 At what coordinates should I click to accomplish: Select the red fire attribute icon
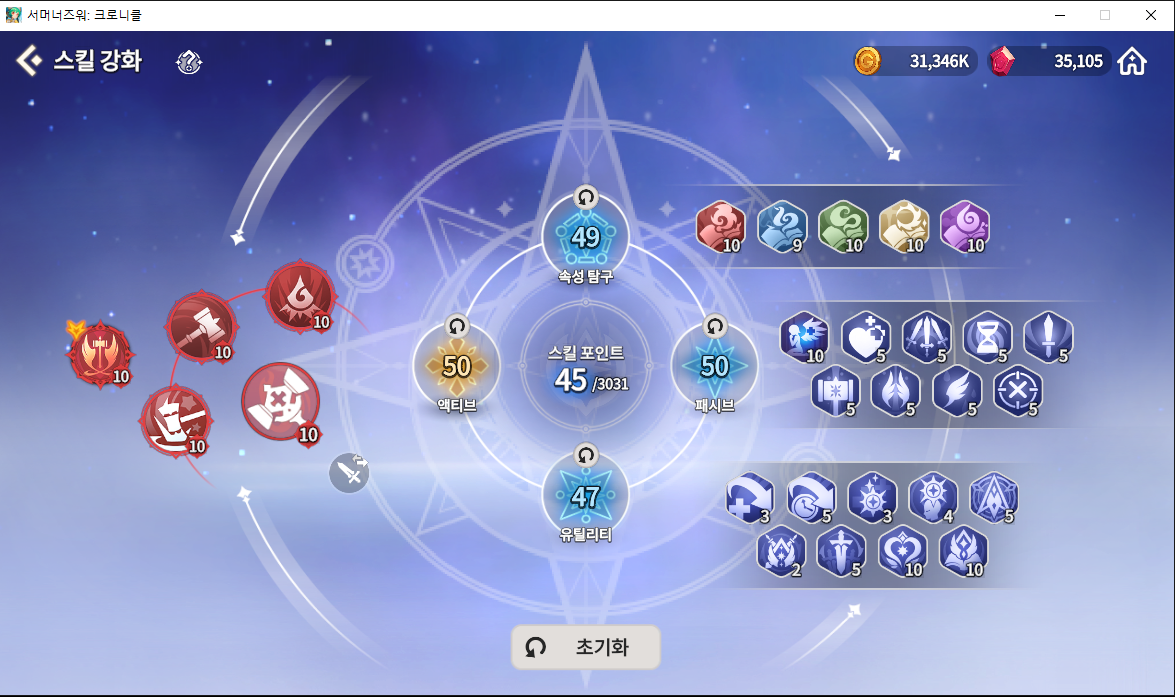coord(718,227)
